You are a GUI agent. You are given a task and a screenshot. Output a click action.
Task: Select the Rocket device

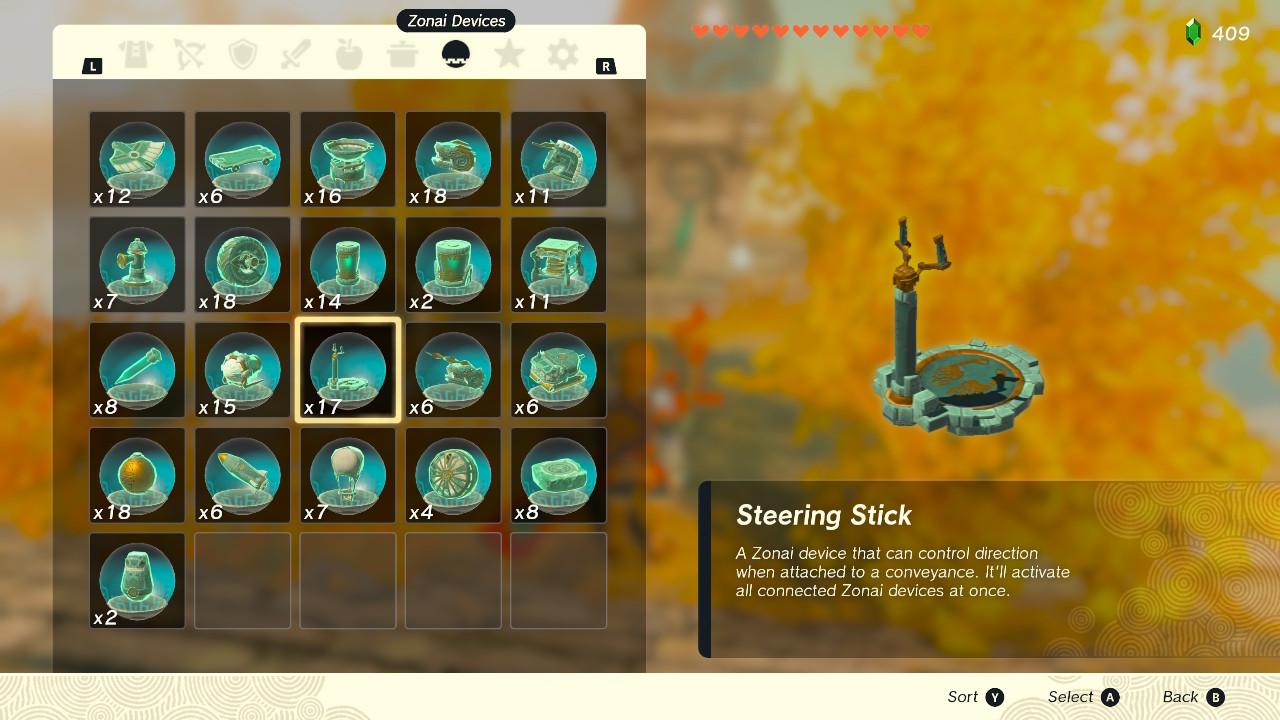click(x=242, y=473)
